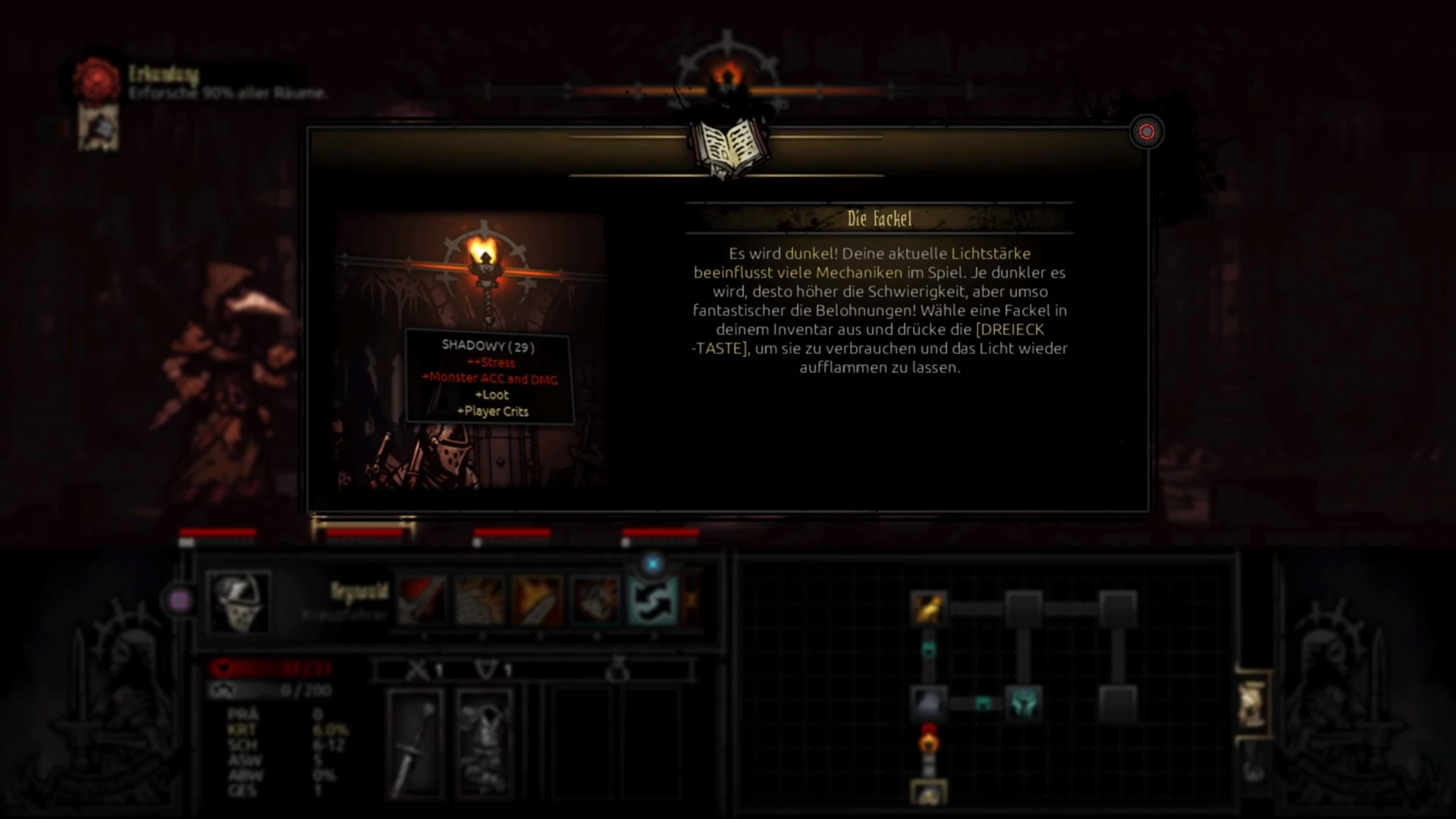Select the teal helmet room on map
The width and height of the screenshot is (1456, 819).
pos(1023,703)
